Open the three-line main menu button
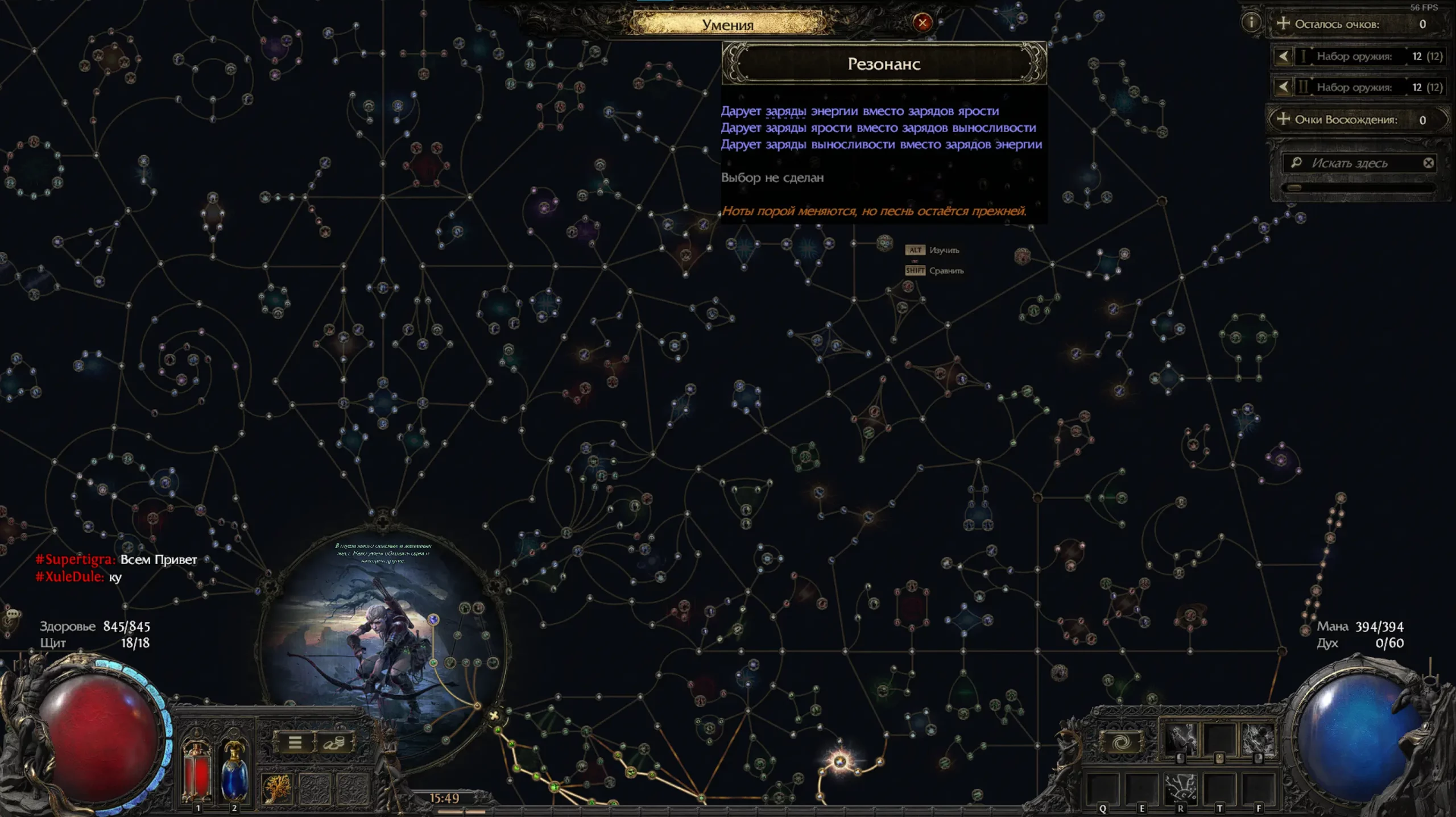Viewport: 1456px width, 817px height. point(295,743)
